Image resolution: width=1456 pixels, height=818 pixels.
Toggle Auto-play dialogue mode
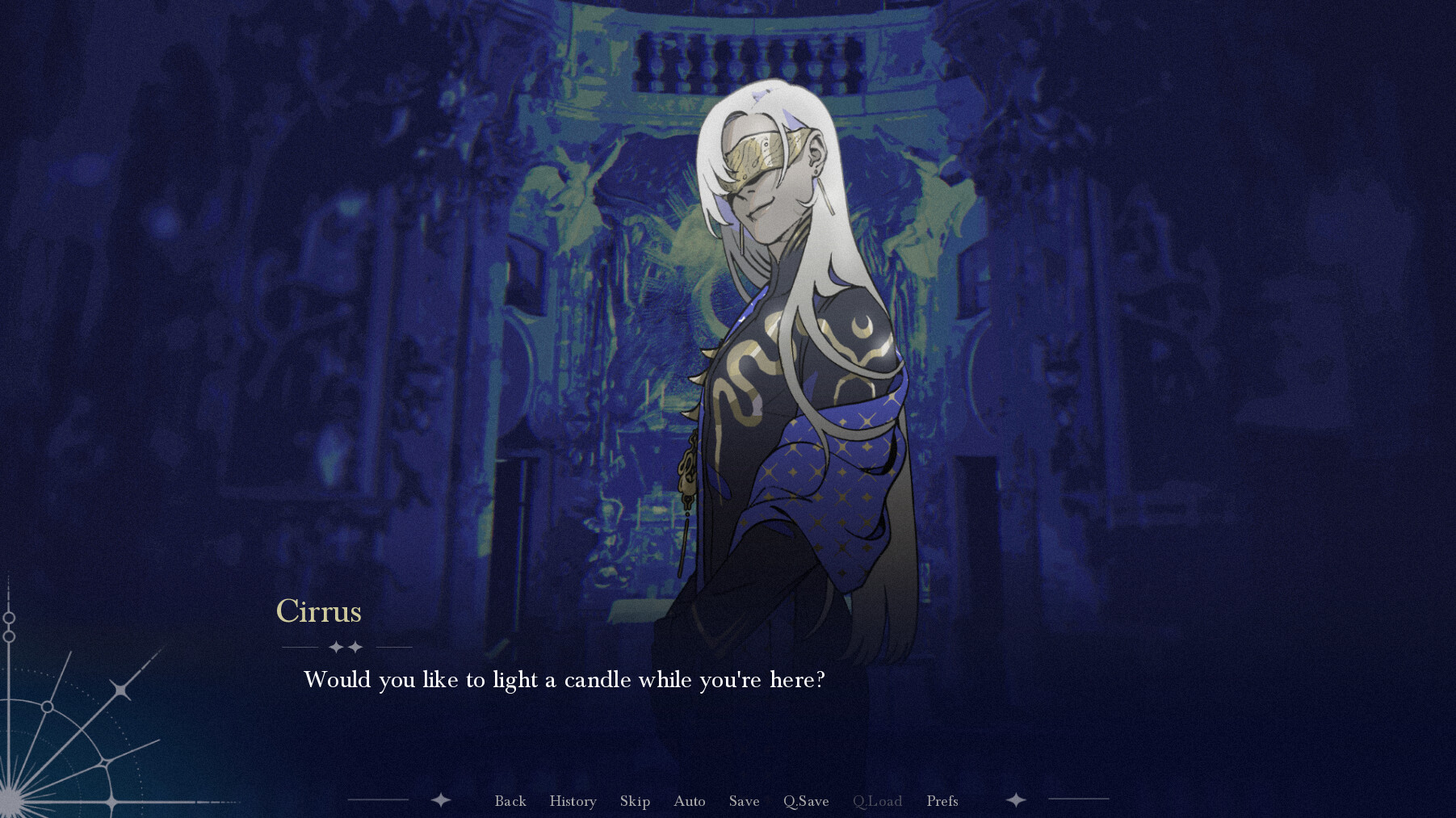tap(689, 801)
